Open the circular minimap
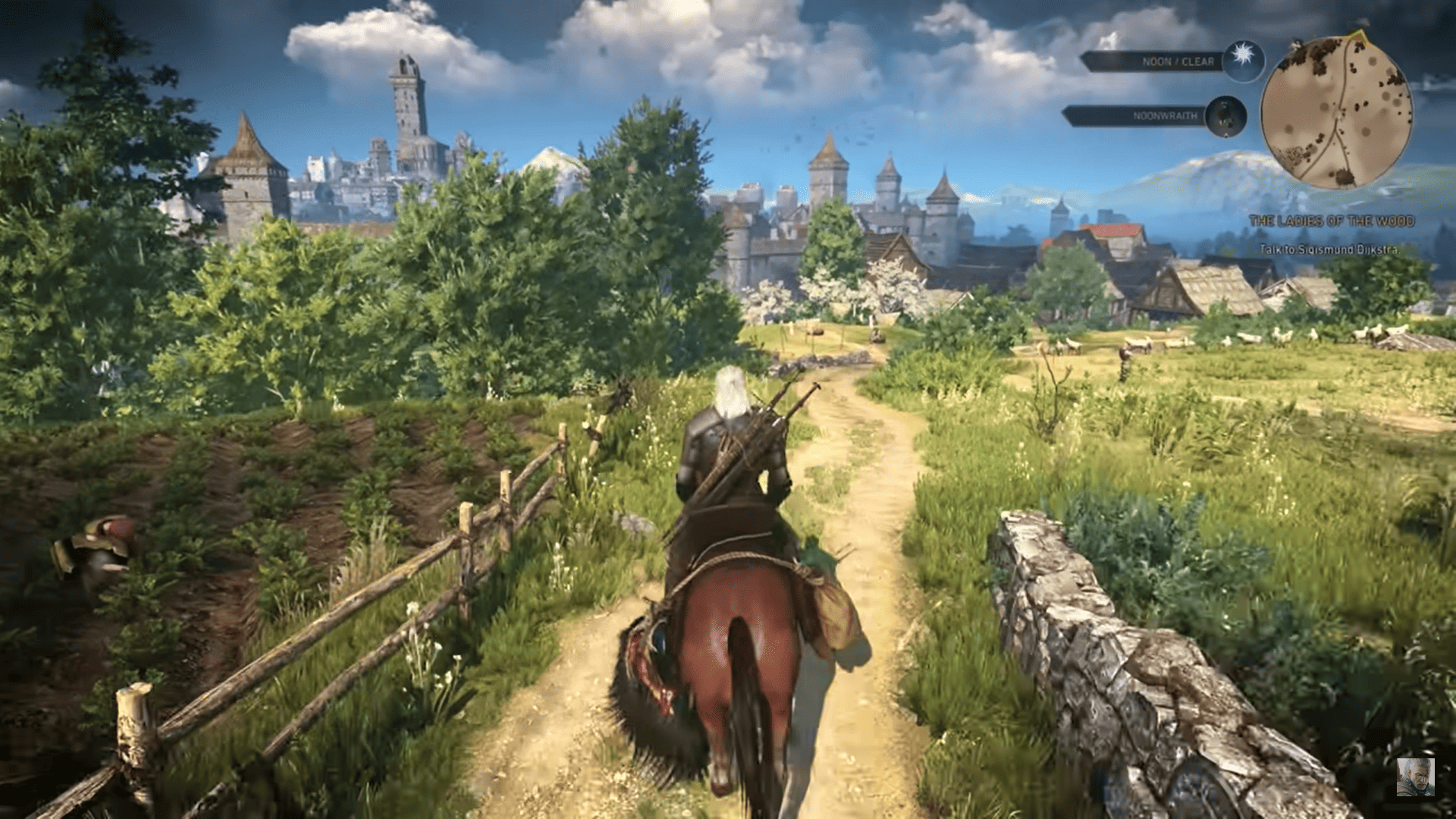Screen dimensions: 1456x819 [x=1336, y=112]
